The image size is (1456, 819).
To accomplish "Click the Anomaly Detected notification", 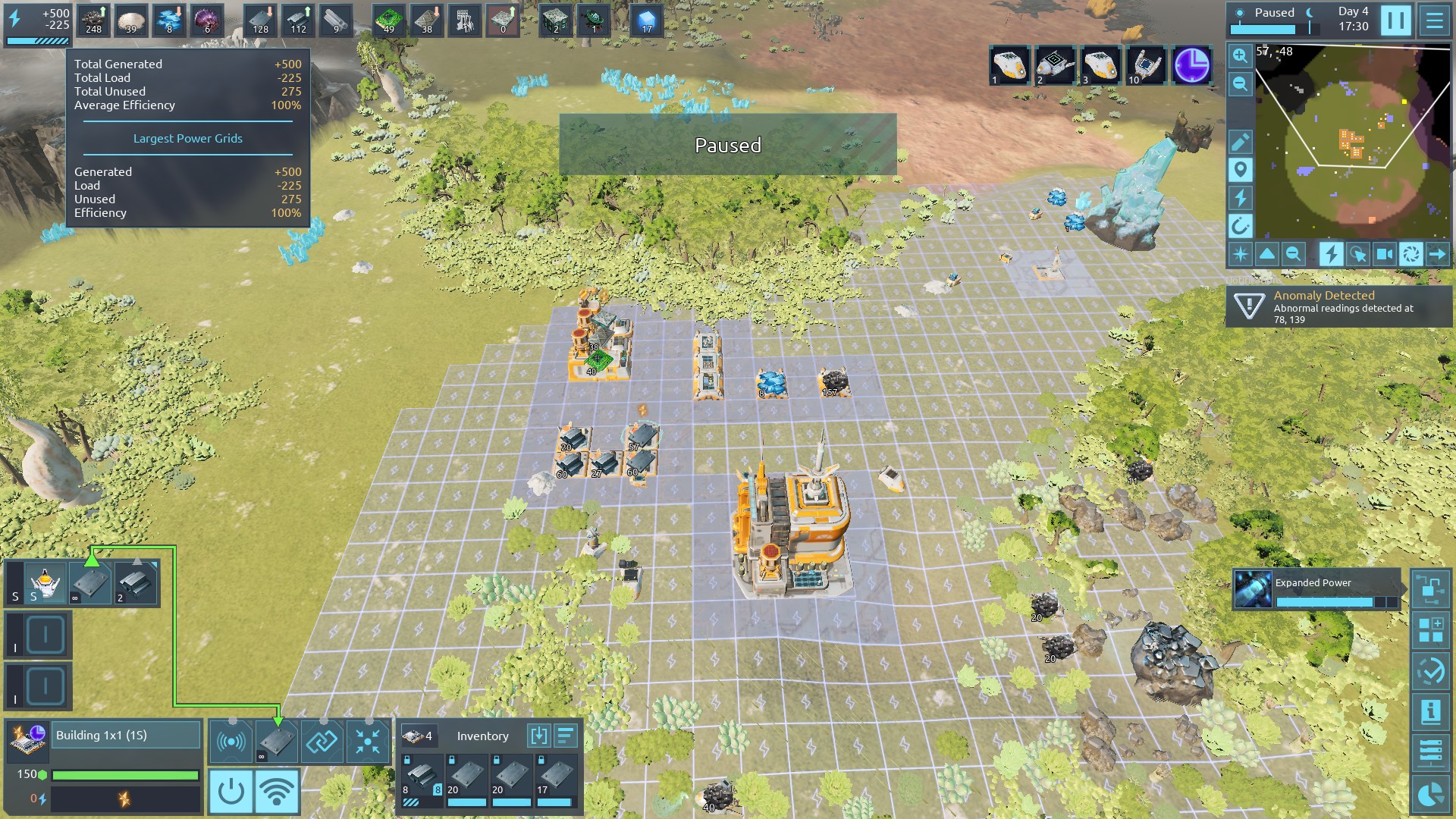I will (x=1338, y=307).
